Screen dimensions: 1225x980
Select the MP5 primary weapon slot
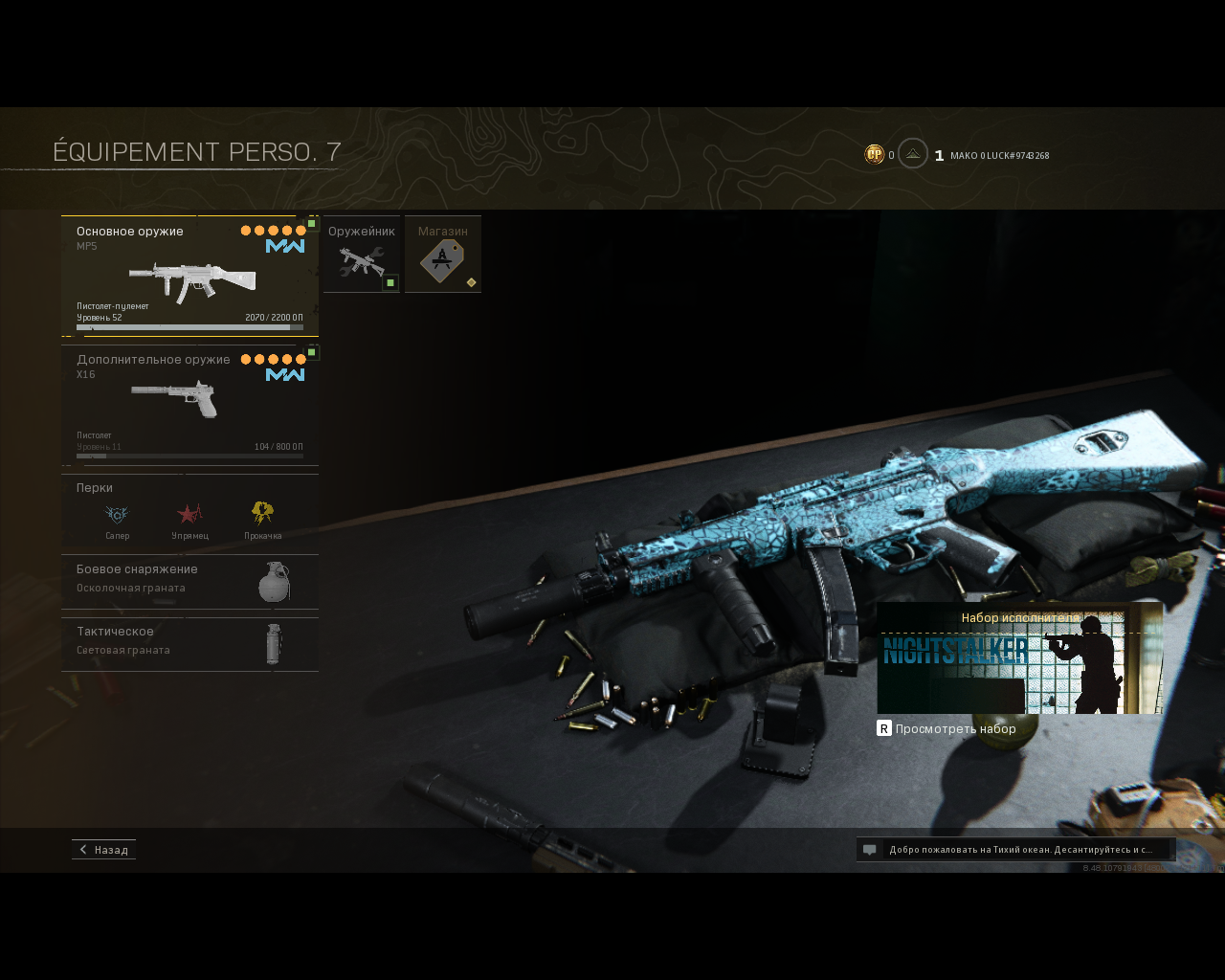click(x=189, y=277)
